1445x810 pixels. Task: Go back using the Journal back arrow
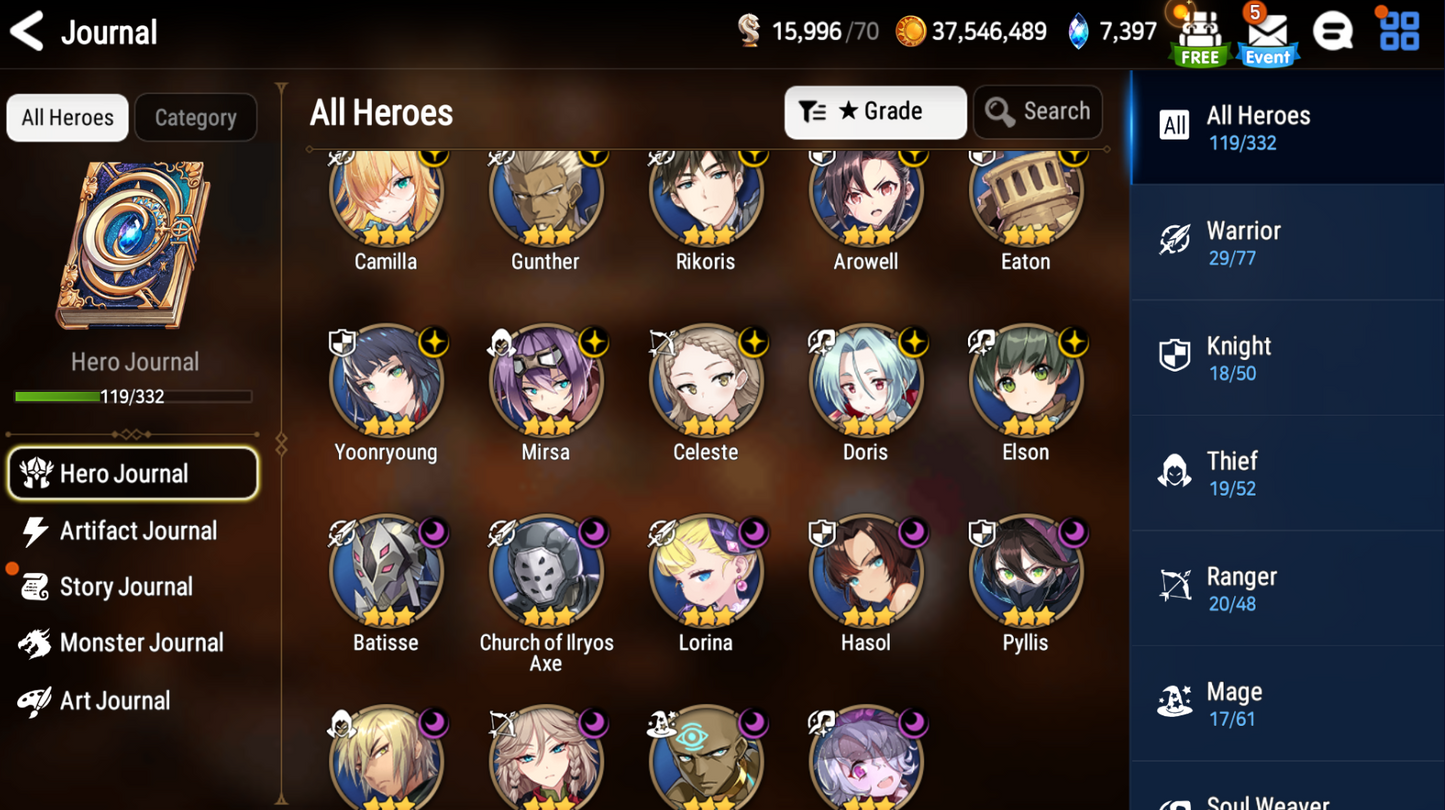pos(27,31)
